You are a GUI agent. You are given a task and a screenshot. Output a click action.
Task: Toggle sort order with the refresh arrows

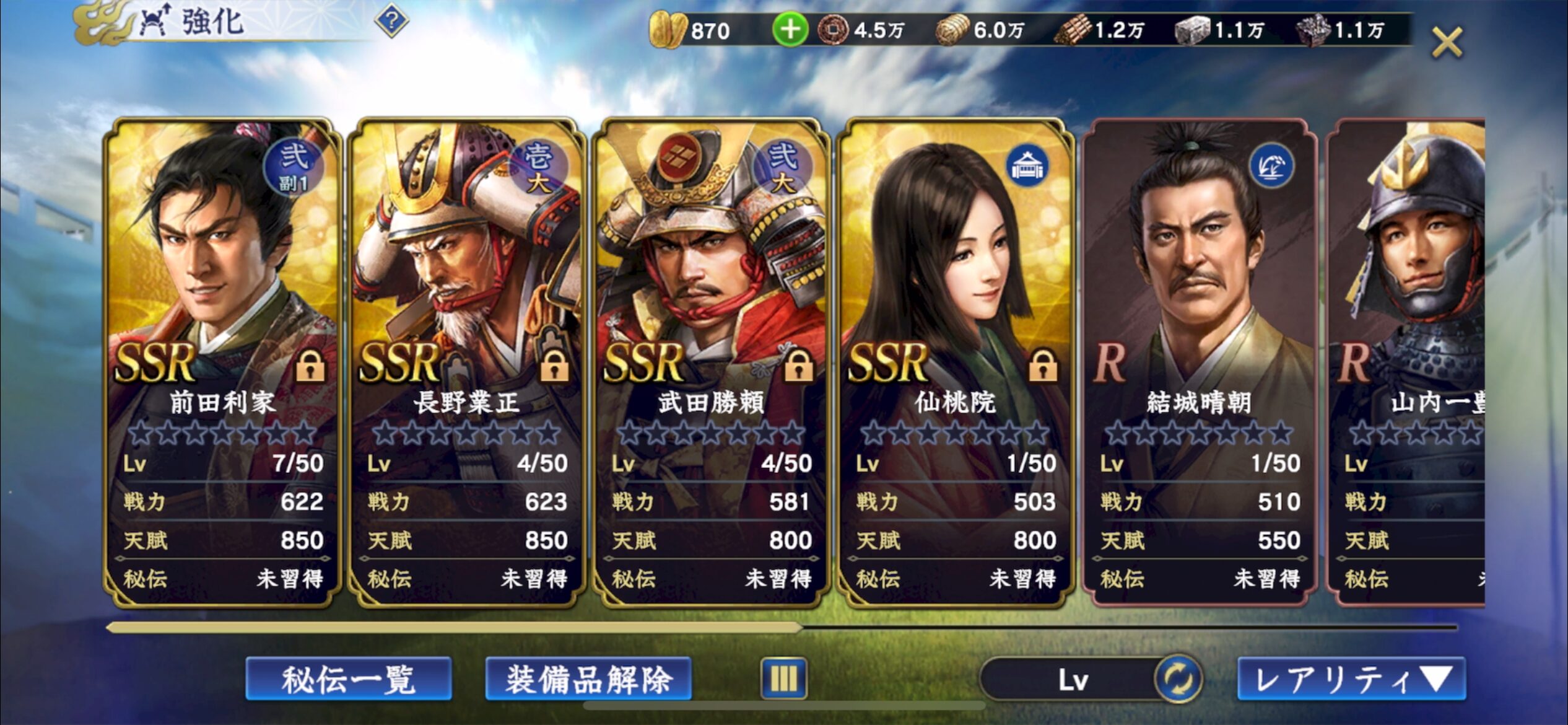tap(1177, 679)
